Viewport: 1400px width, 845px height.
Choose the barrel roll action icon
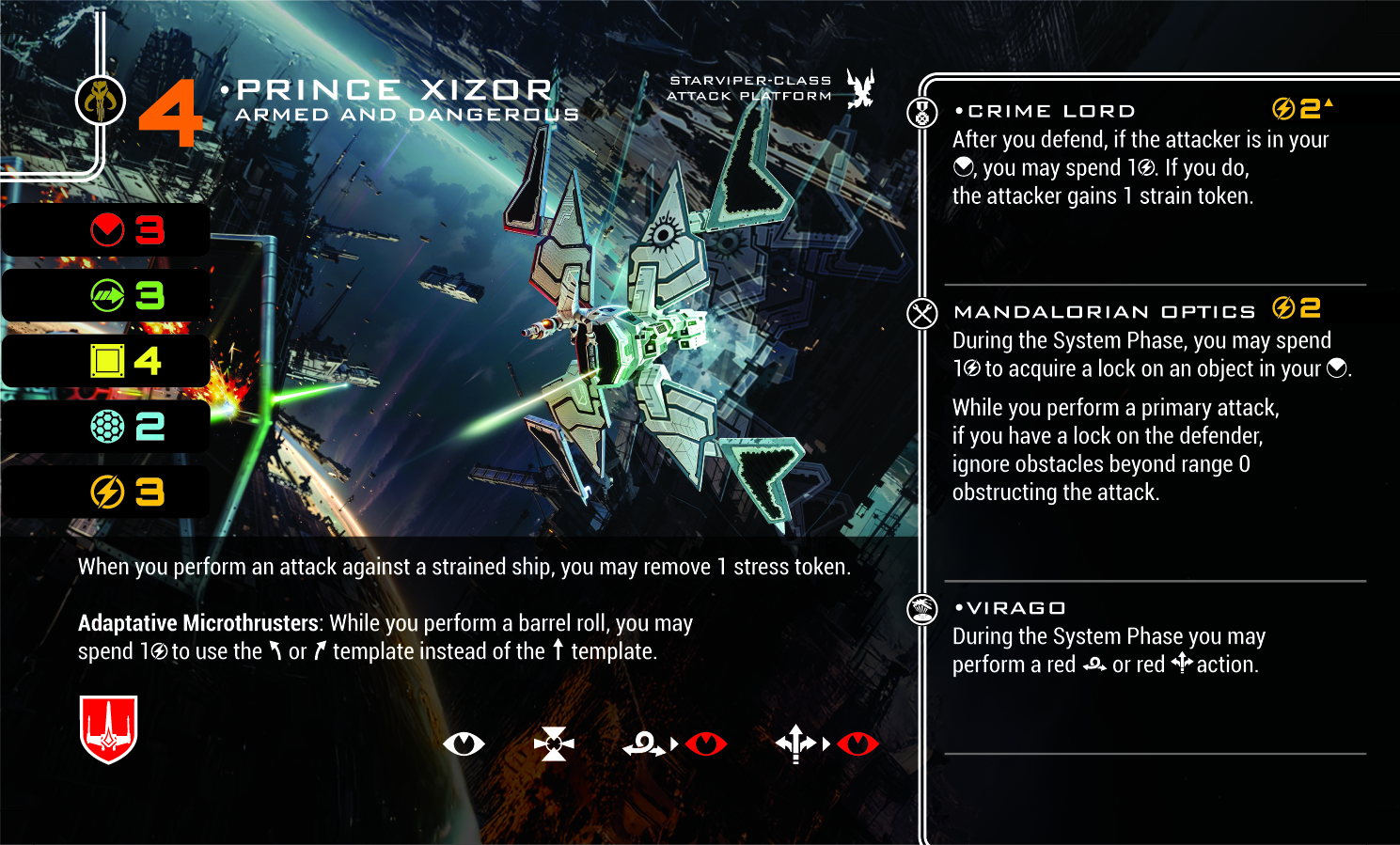[643, 745]
